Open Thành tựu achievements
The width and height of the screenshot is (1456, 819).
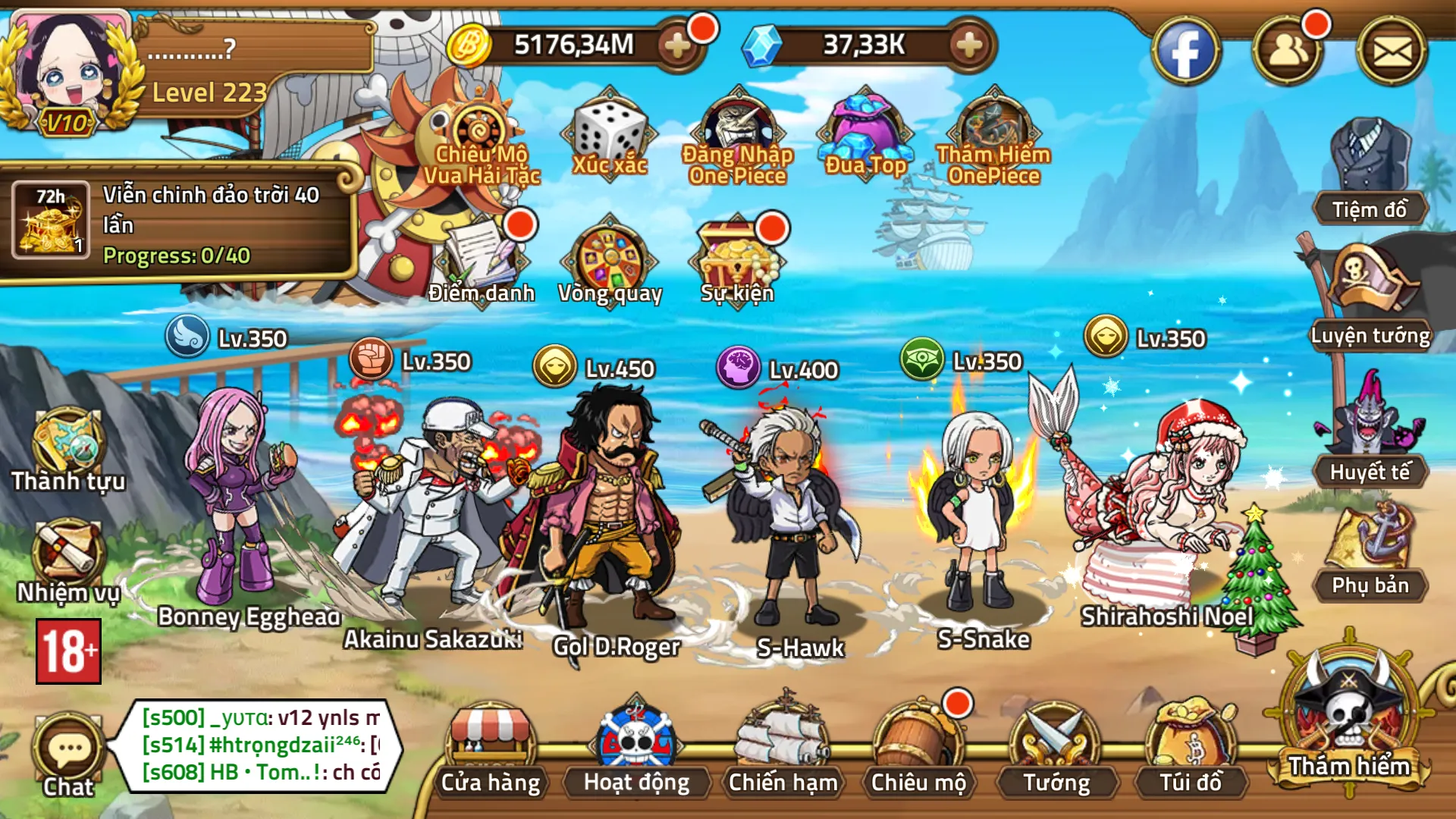click(x=67, y=449)
